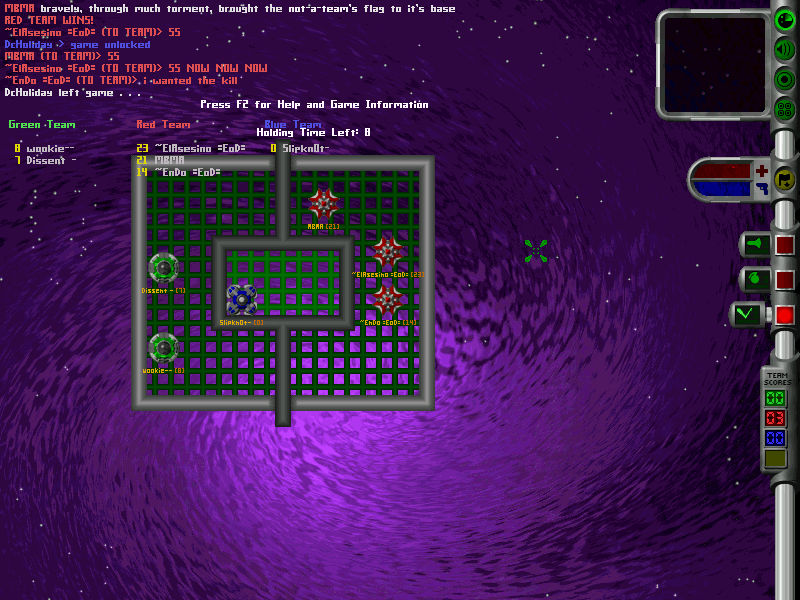Select the green missile weapon icon
800x600 pixels.
click(754, 244)
